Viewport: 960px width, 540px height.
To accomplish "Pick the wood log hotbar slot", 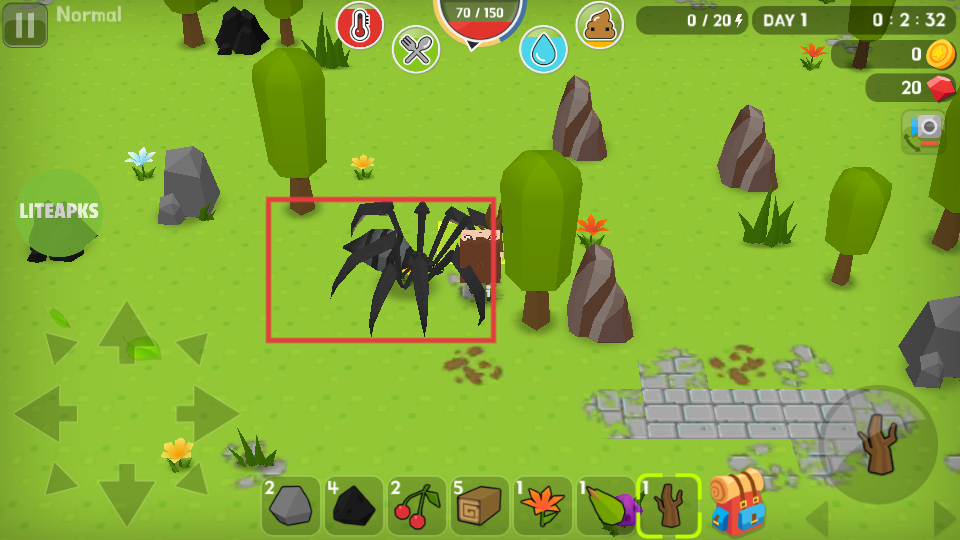I will tap(480, 506).
